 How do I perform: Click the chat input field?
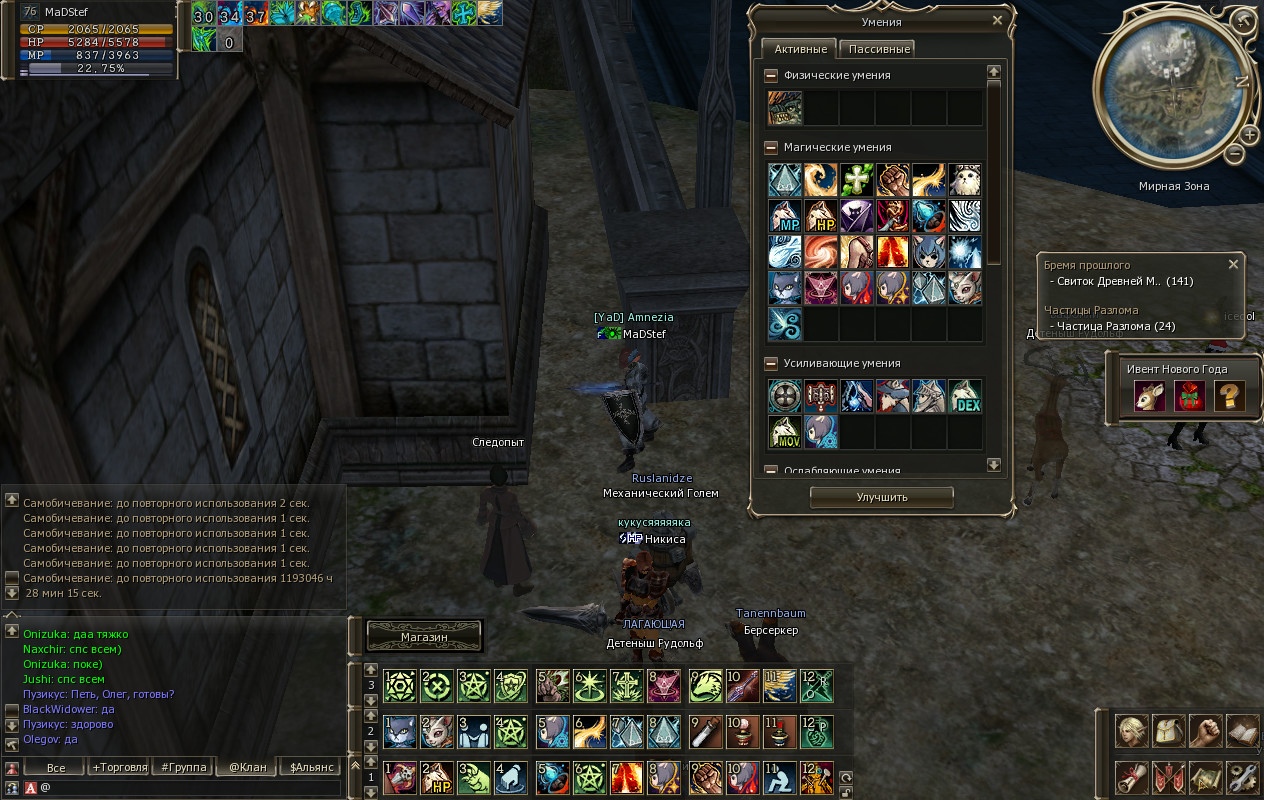(x=190, y=788)
